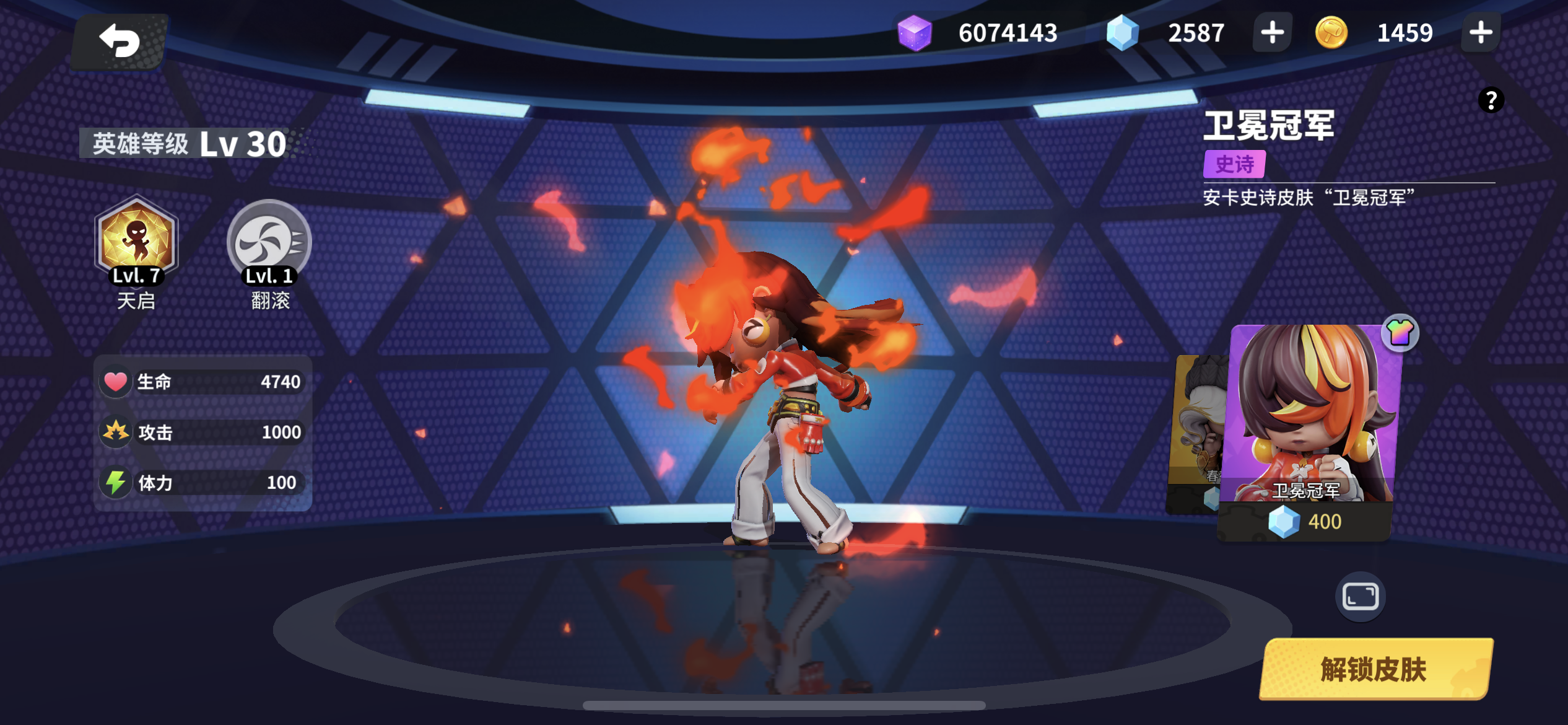Click the heart icon next to 生命

point(115,382)
